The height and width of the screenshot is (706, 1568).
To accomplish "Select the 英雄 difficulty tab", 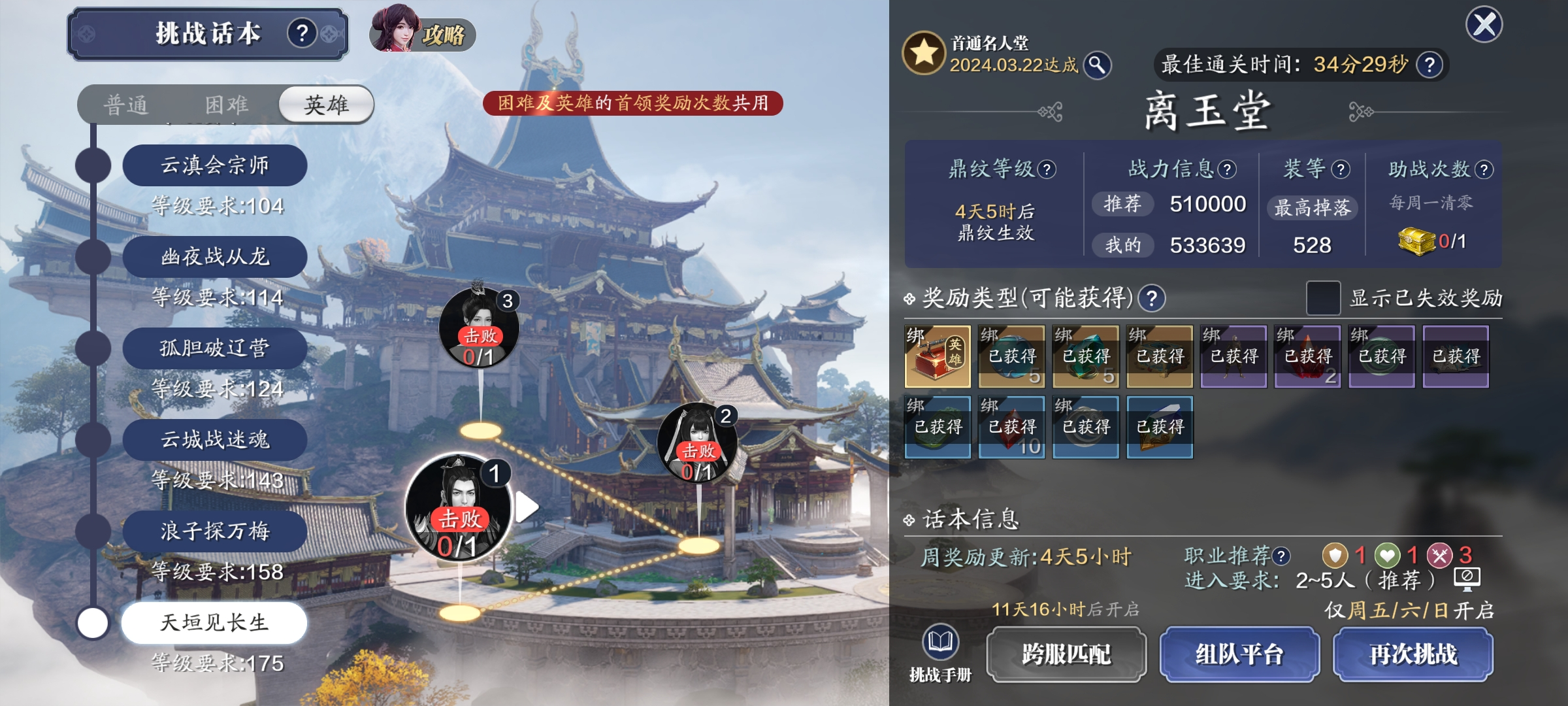I will point(326,105).
